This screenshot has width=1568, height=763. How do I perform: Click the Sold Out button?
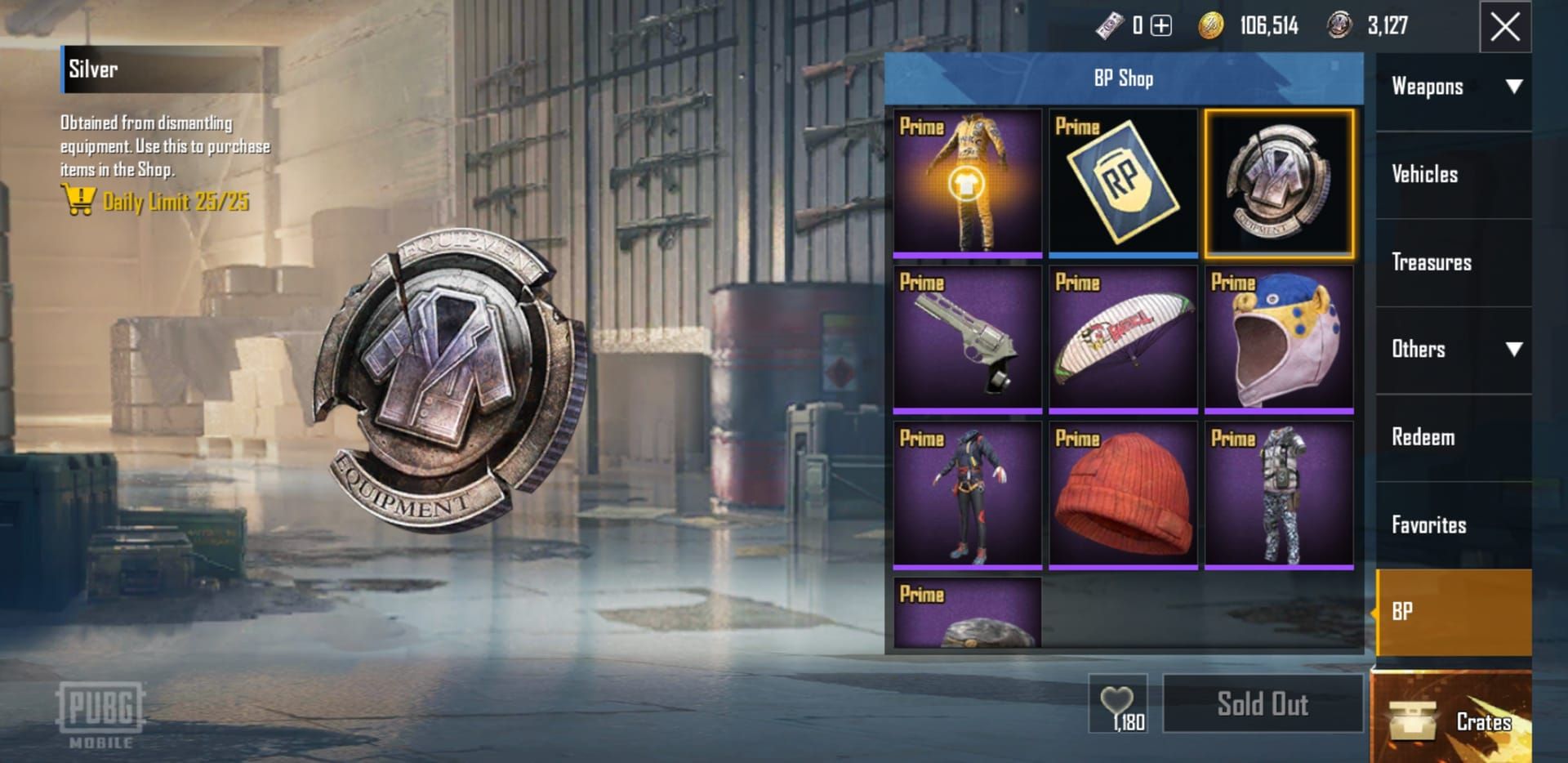(1263, 704)
